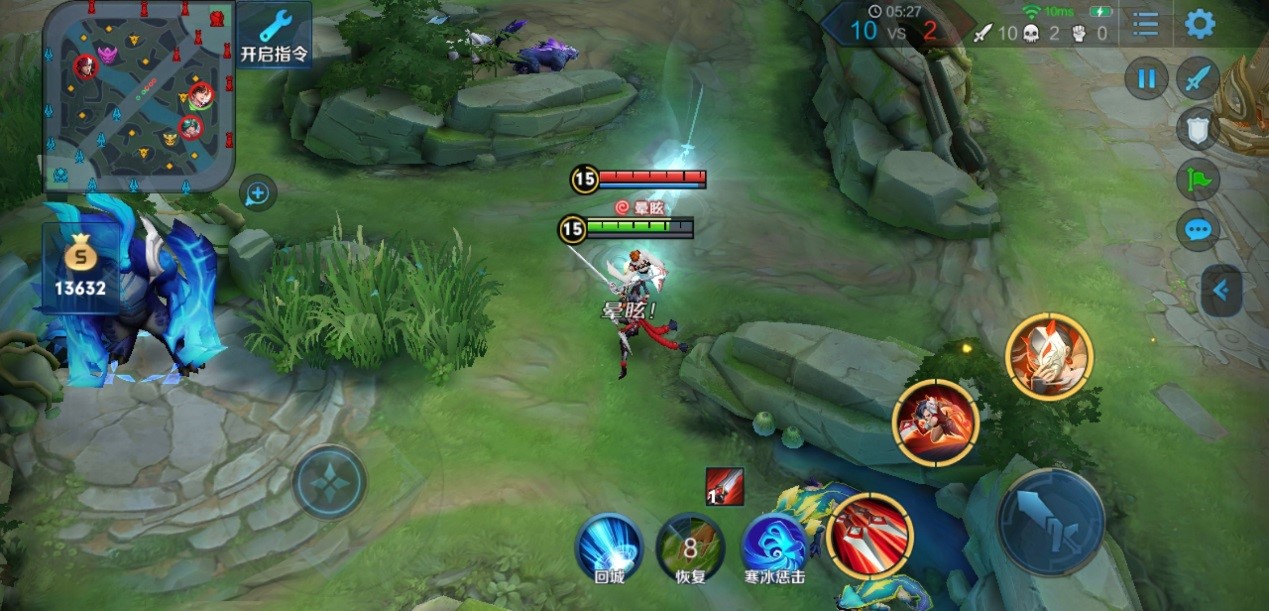Viewport: 1269px width, 611px height.
Task: Cast the hero dash second skill
Action: (935, 421)
